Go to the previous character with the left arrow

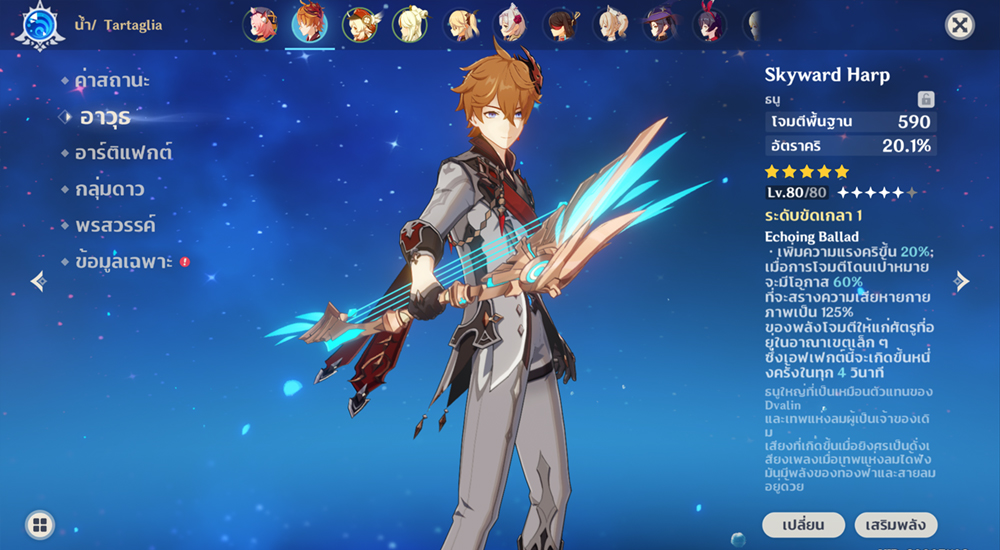(38, 281)
